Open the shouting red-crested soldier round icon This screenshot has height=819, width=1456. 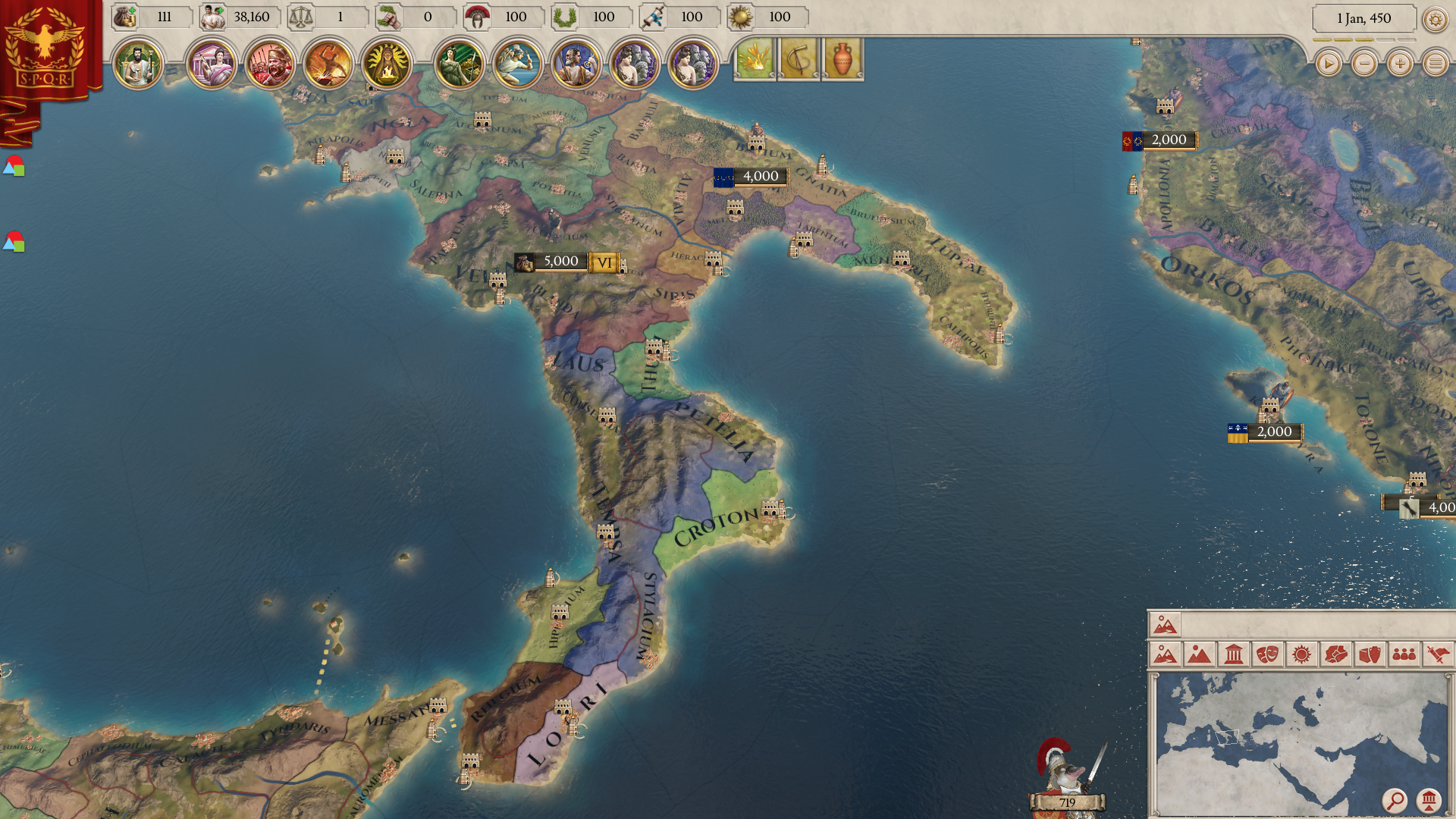click(x=271, y=64)
